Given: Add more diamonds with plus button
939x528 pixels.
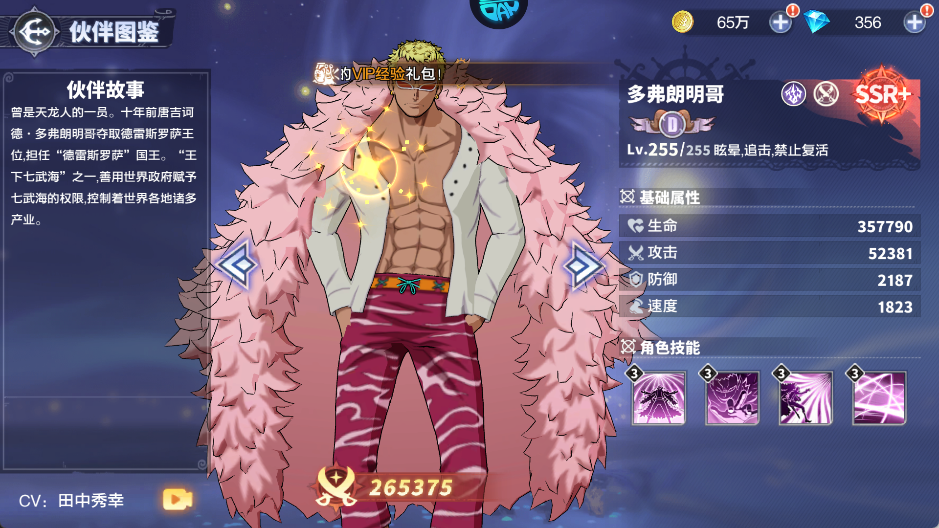Looking at the screenshot, I should tap(914, 22).
